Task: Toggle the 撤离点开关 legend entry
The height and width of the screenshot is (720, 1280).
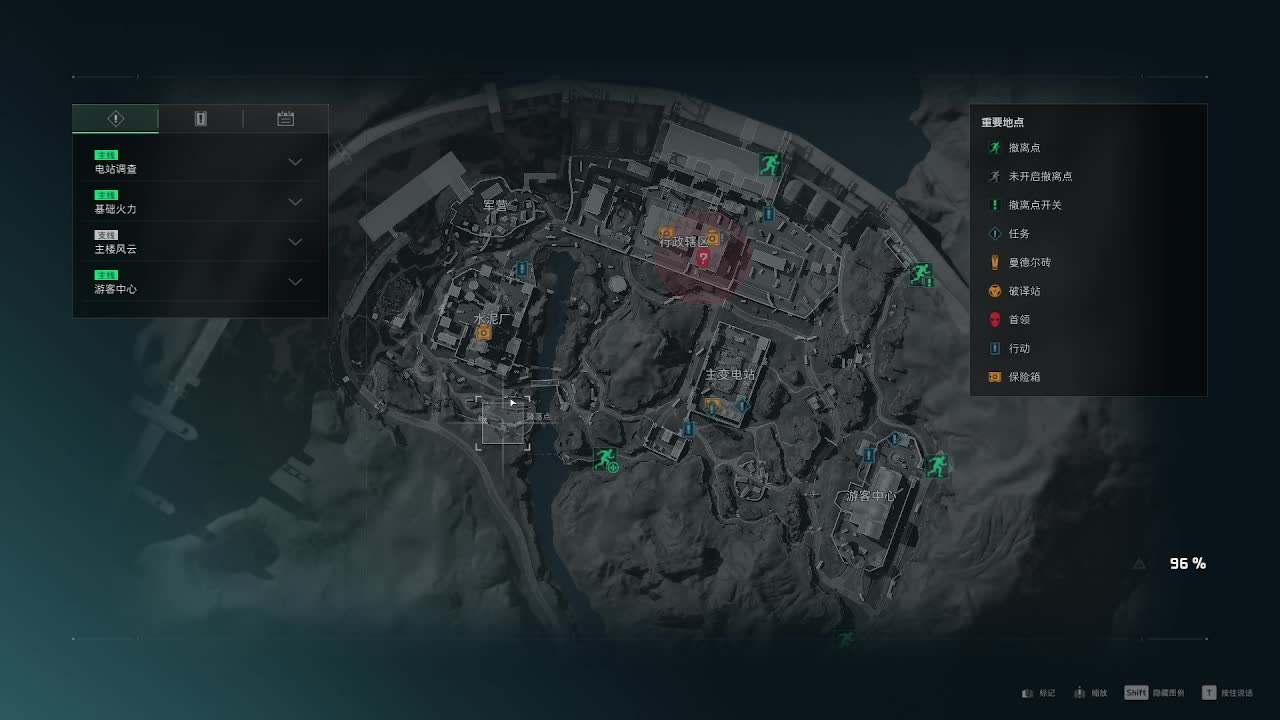Action: (x=1034, y=205)
